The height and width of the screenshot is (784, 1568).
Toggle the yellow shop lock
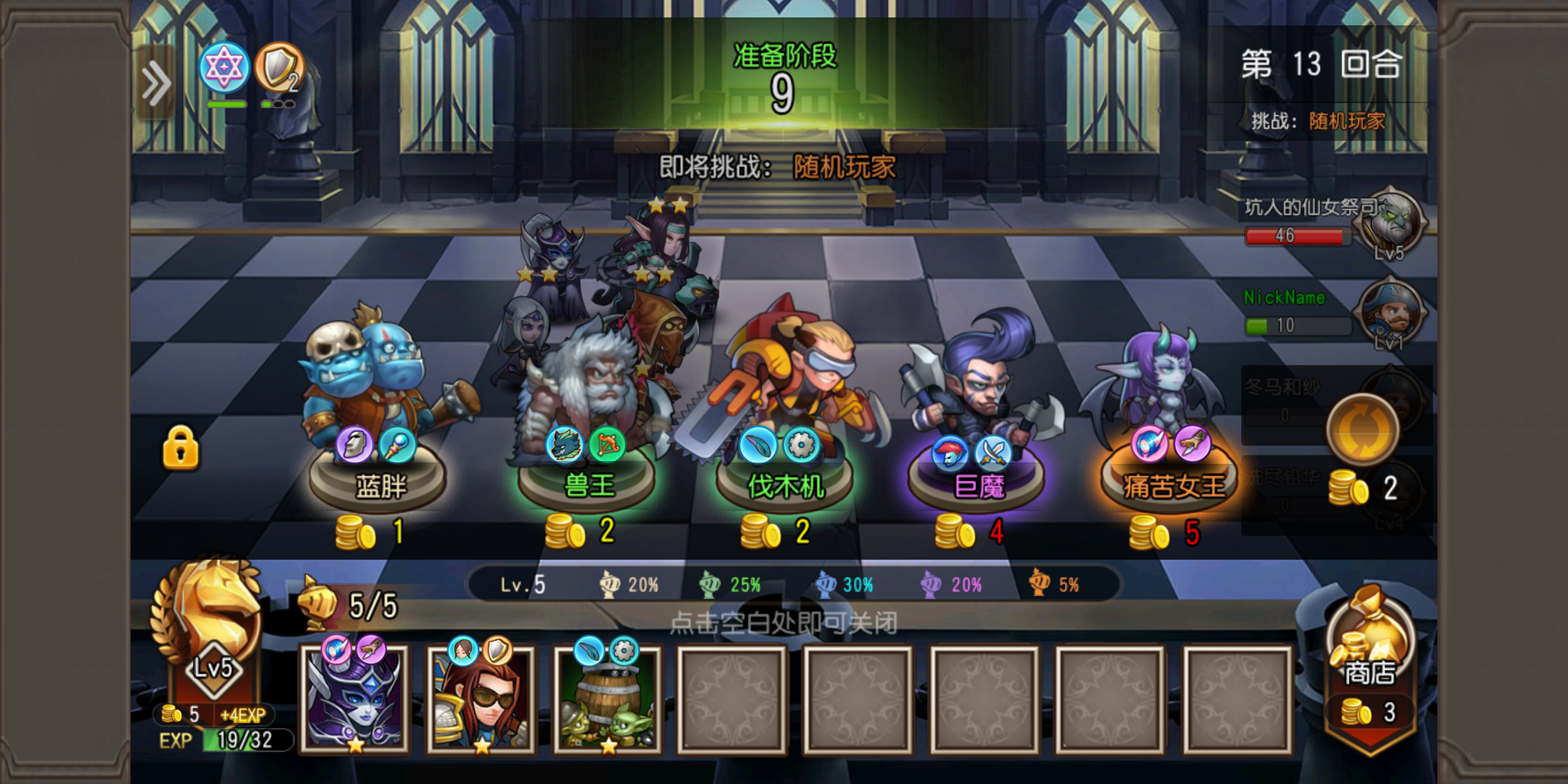pos(181,448)
